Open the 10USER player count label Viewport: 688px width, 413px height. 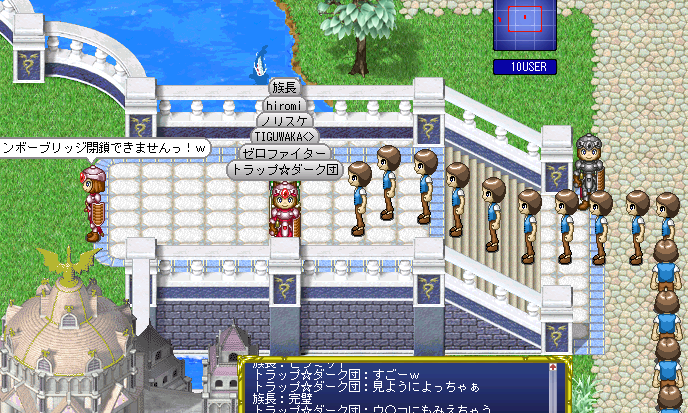click(x=525, y=67)
